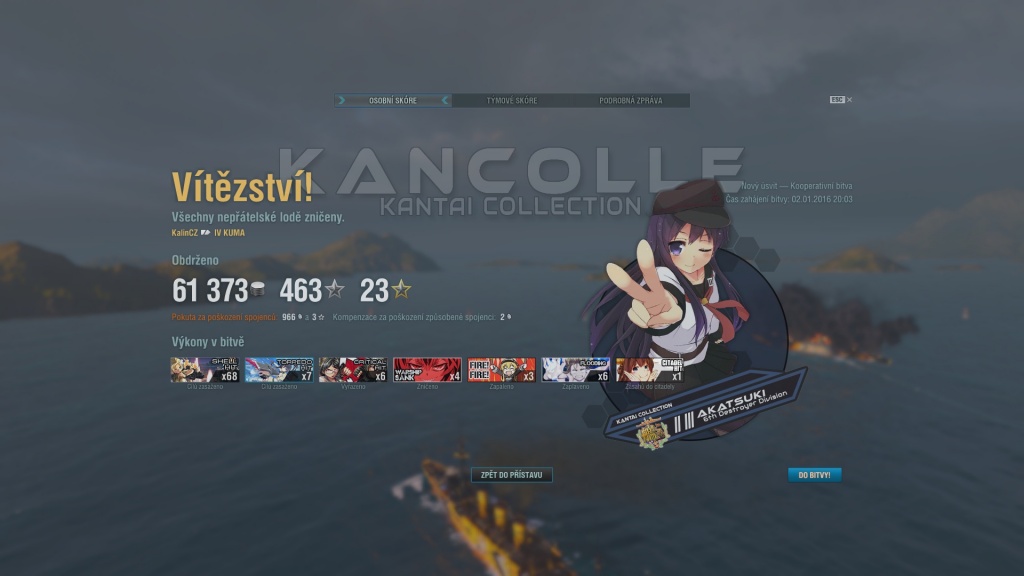Open the Týmové skóre tab
The width and height of the screenshot is (1024, 576).
point(511,101)
